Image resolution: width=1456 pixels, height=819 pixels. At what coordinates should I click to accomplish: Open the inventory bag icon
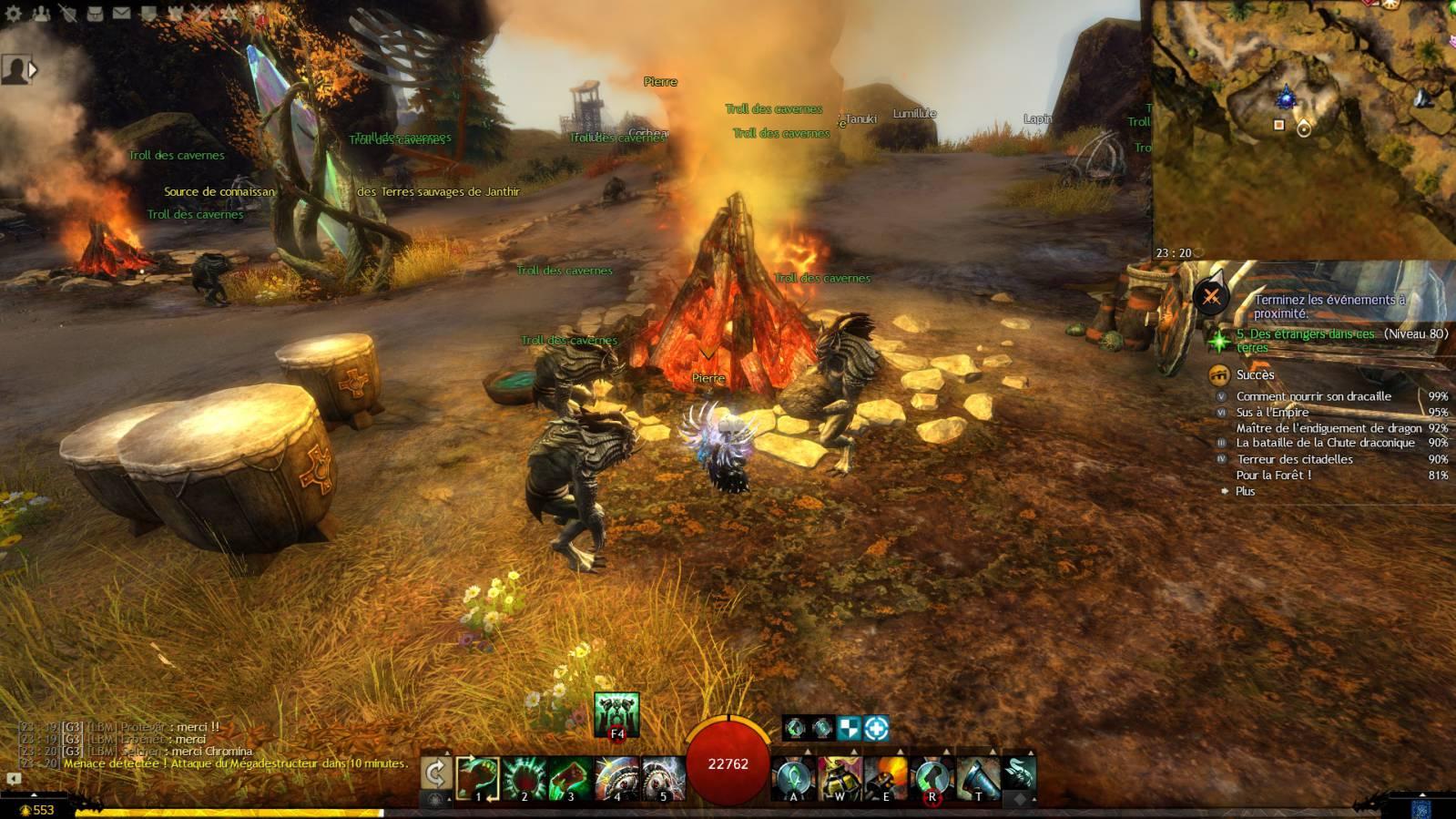click(95, 13)
